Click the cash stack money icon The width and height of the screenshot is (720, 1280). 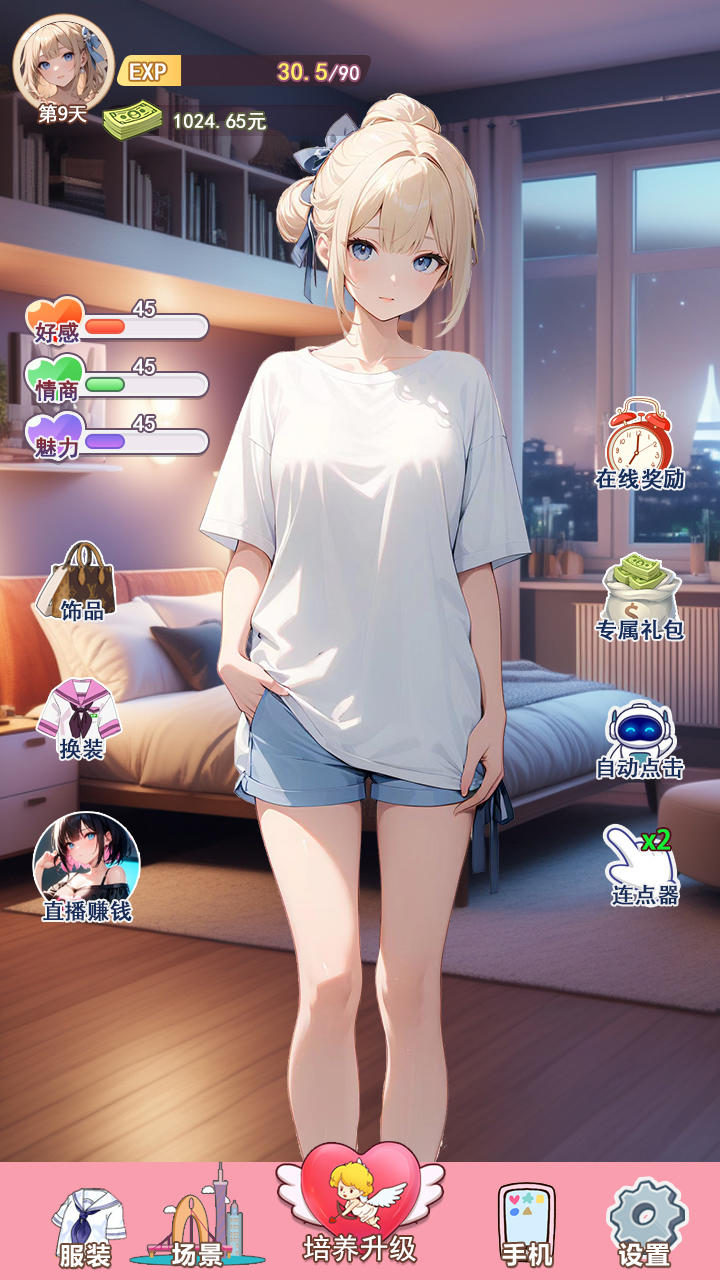click(x=133, y=122)
